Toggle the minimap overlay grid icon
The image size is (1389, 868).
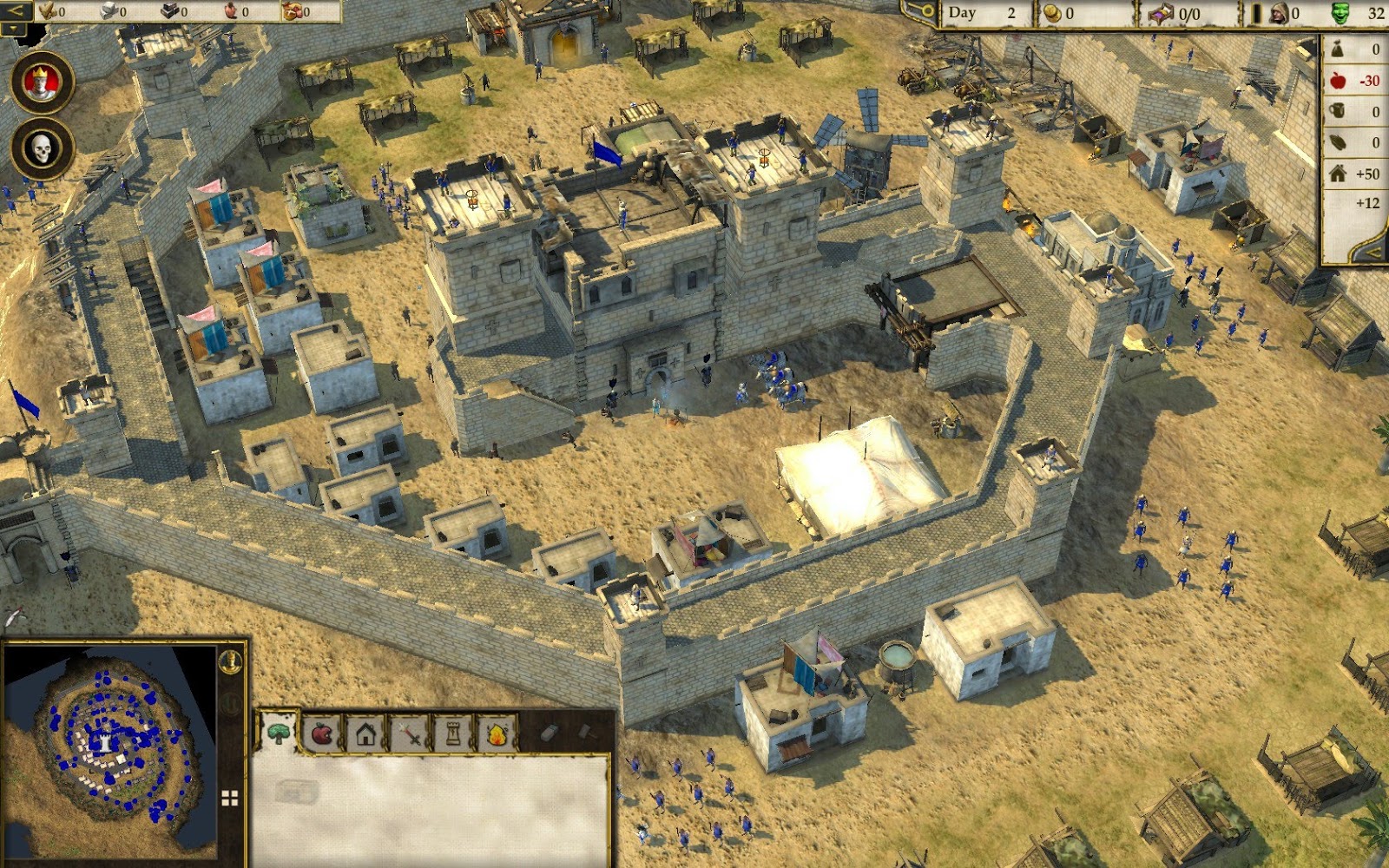229,796
